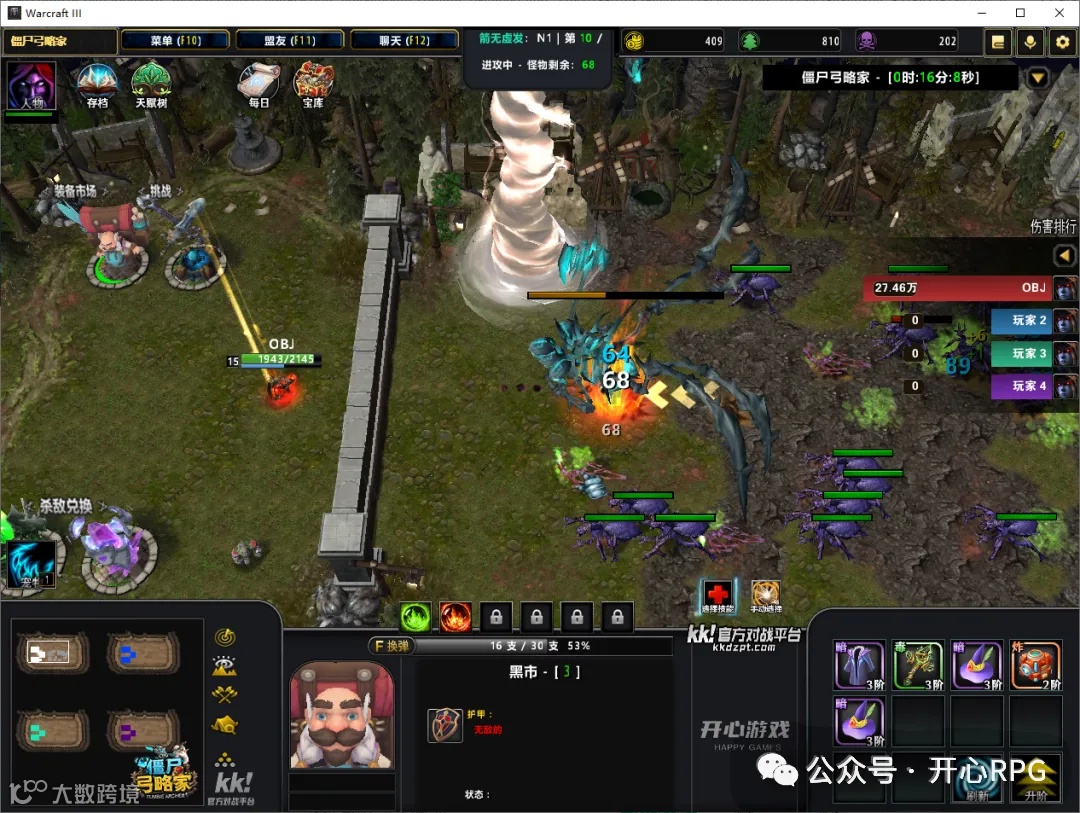Open the 天赋树 talent tree
The width and height of the screenshot is (1080, 813).
[x=150, y=84]
